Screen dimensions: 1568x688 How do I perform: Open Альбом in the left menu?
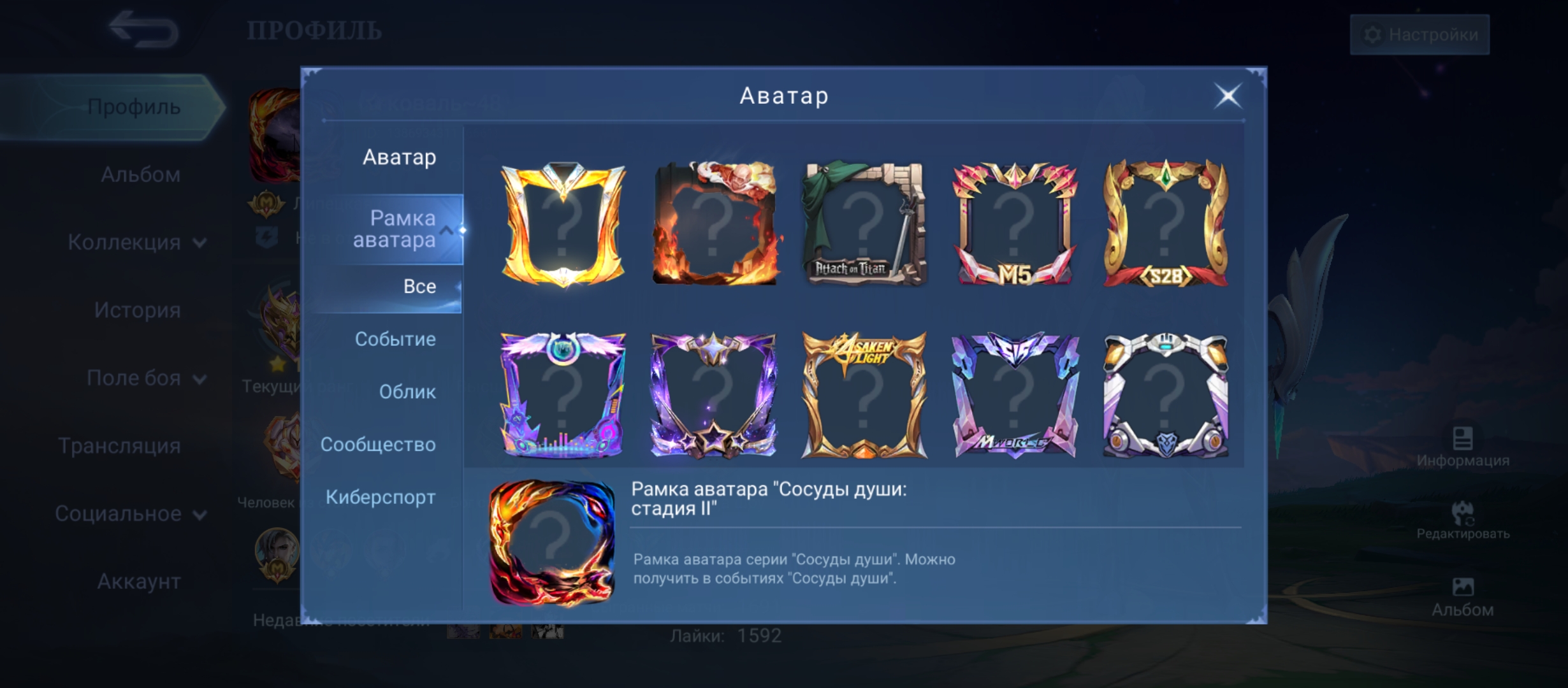[x=140, y=175]
